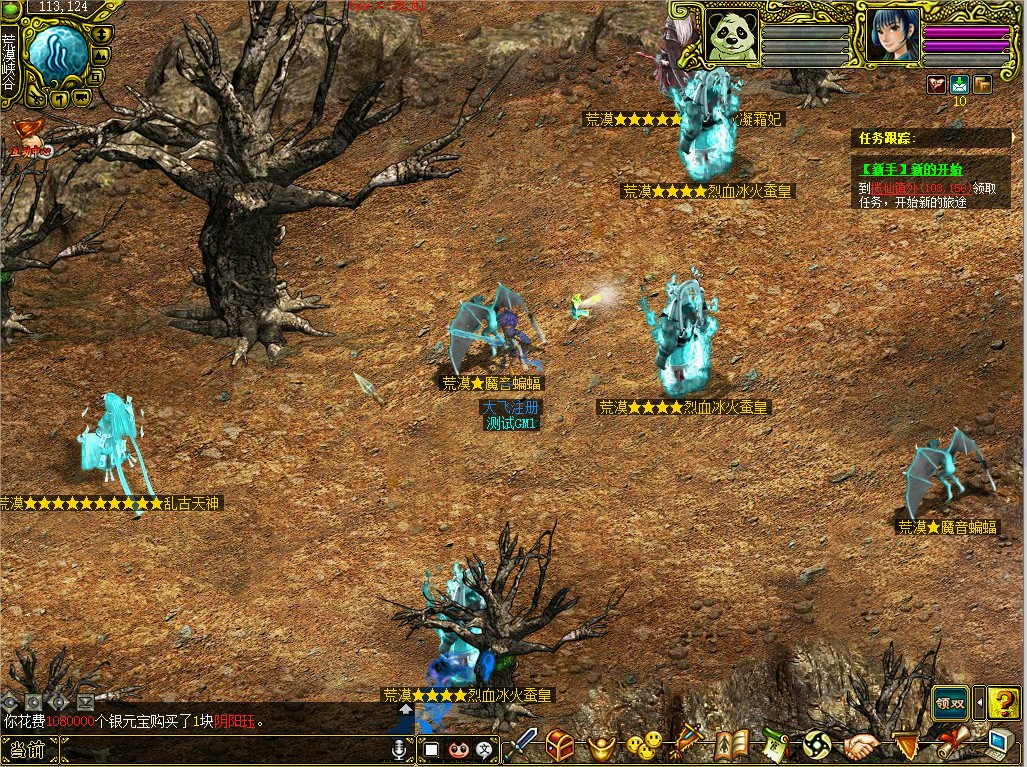Viewport: 1027px width, 767px height.
Task: Toggle the microphone voice button
Action: tap(400, 749)
